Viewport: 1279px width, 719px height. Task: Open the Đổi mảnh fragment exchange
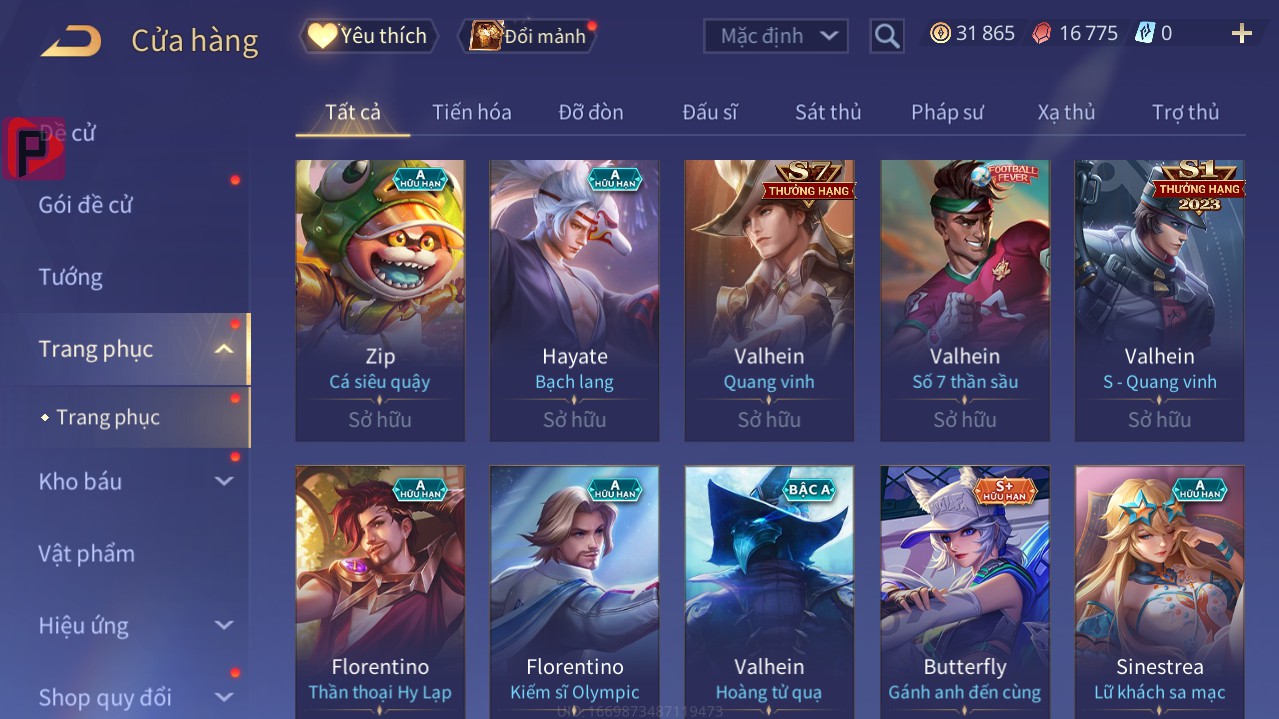(528, 36)
